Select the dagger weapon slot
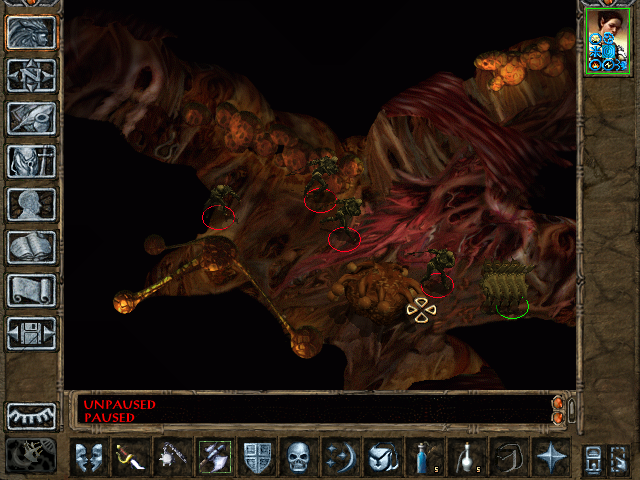 tap(131, 457)
